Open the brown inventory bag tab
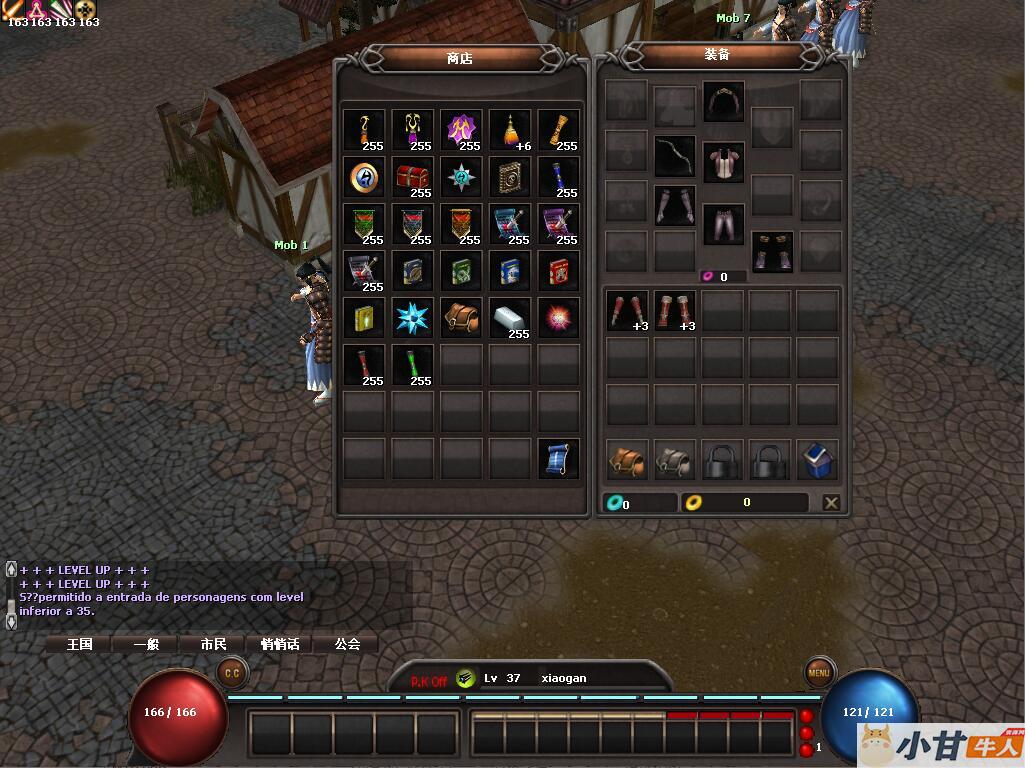The image size is (1025, 768). tap(627, 459)
